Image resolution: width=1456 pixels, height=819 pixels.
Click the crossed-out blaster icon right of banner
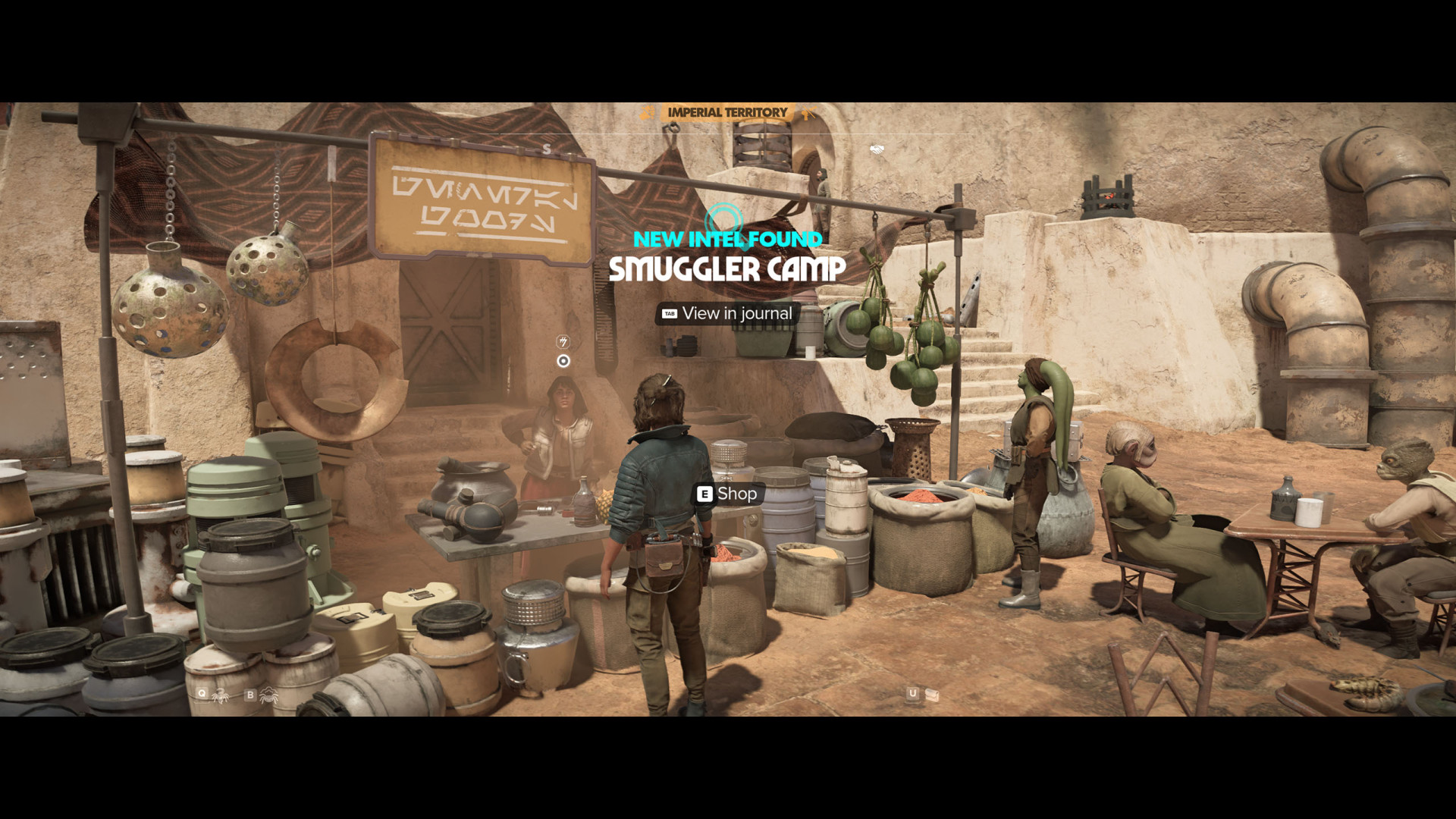coord(808,114)
